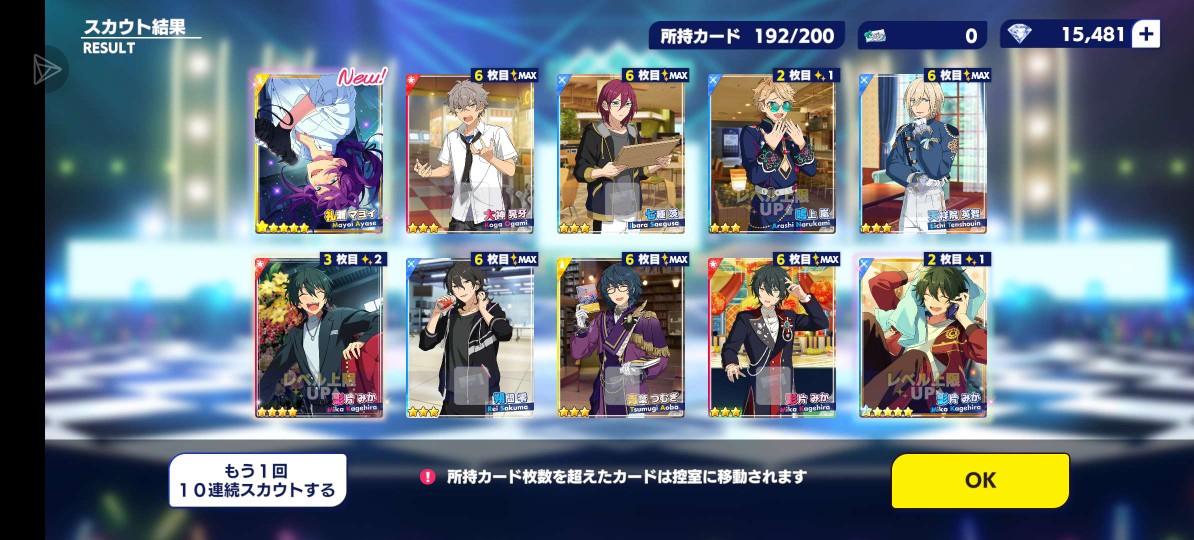Inspect the Mika Kagehira card marked 2枚目

coord(923,336)
